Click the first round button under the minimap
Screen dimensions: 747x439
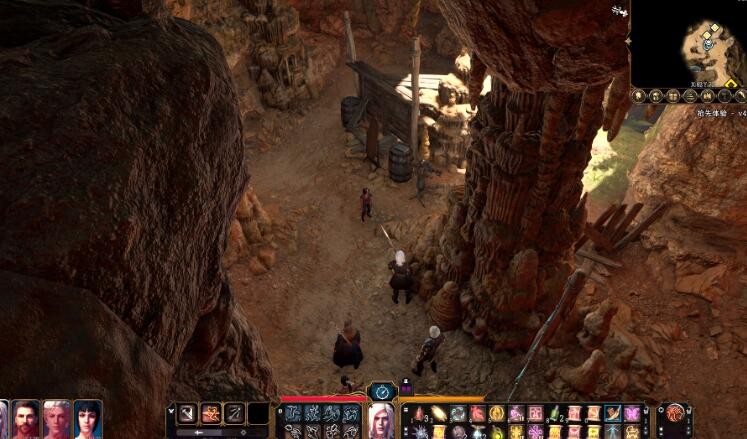(639, 96)
